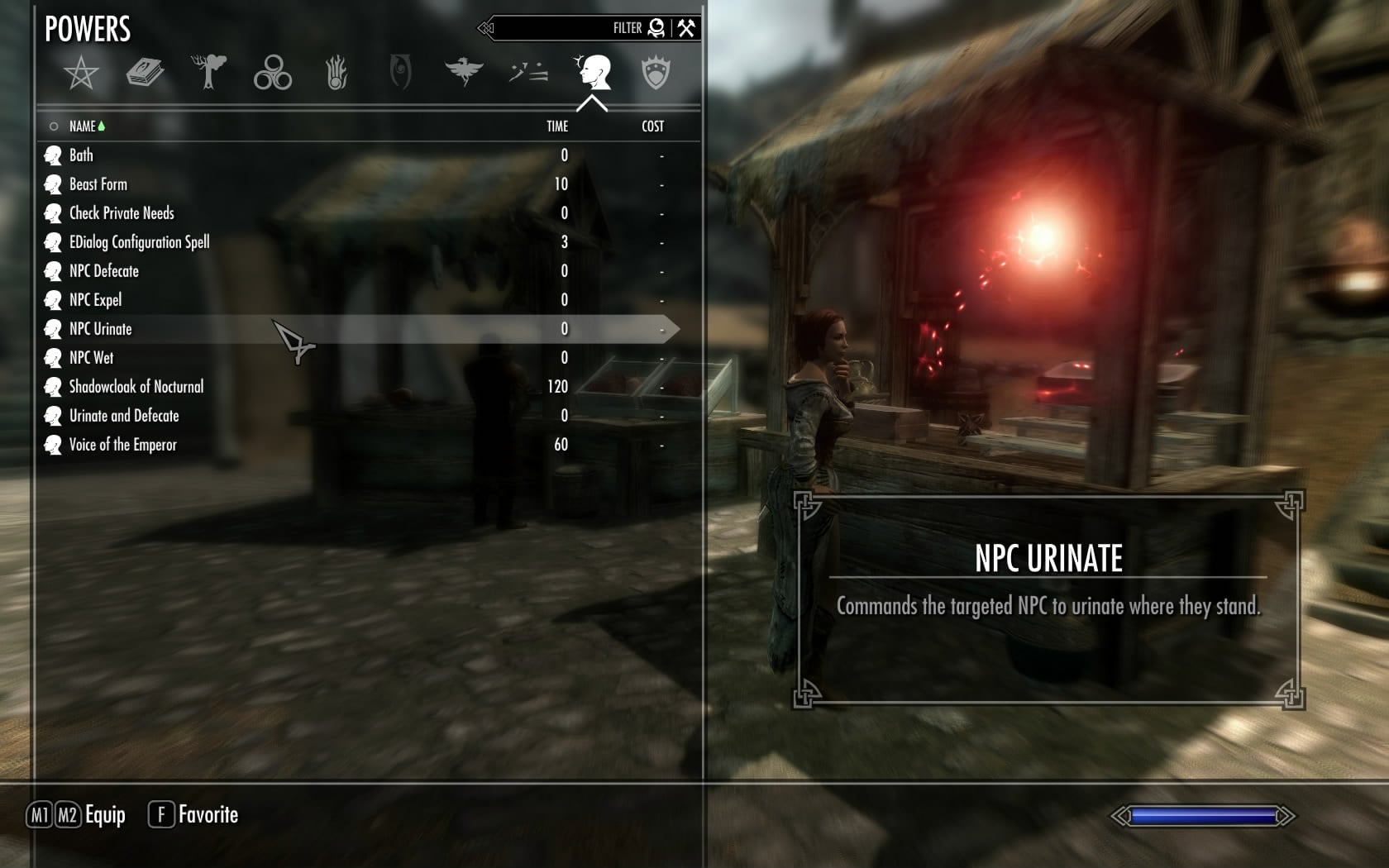
Task: Select EDialog Configuration Spell
Action: pyautogui.click(x=139, y=242)
